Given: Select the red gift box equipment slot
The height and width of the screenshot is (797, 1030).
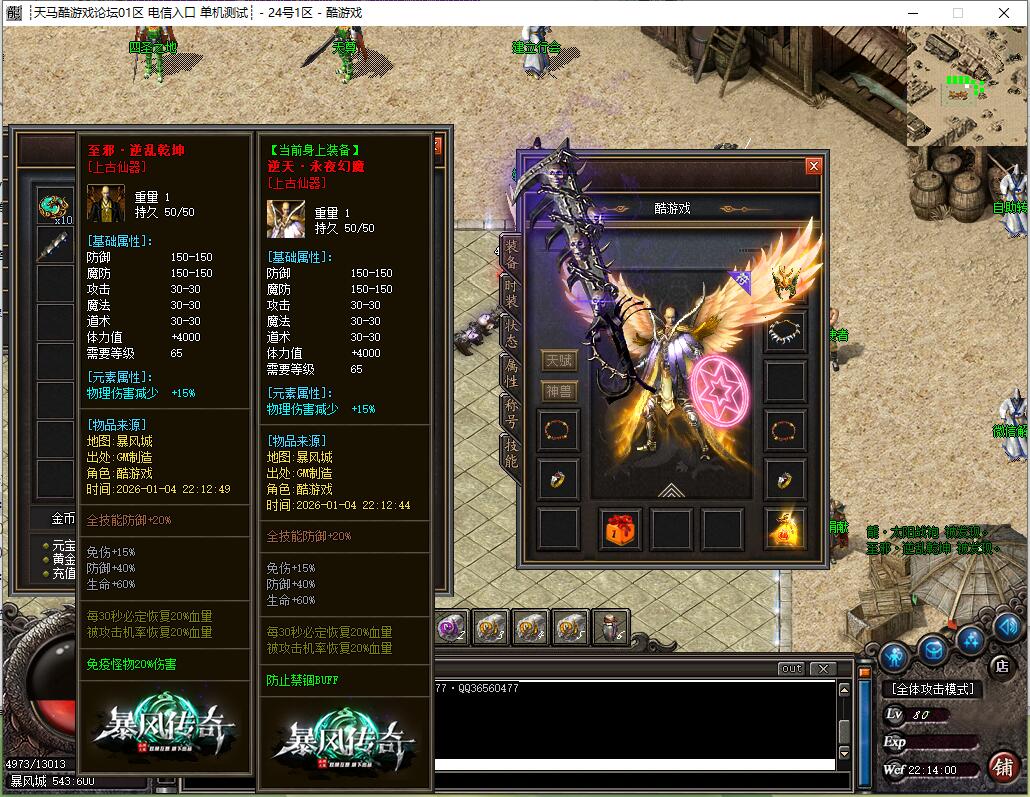Looking at the screenshot, I should [x=619, y=529].
